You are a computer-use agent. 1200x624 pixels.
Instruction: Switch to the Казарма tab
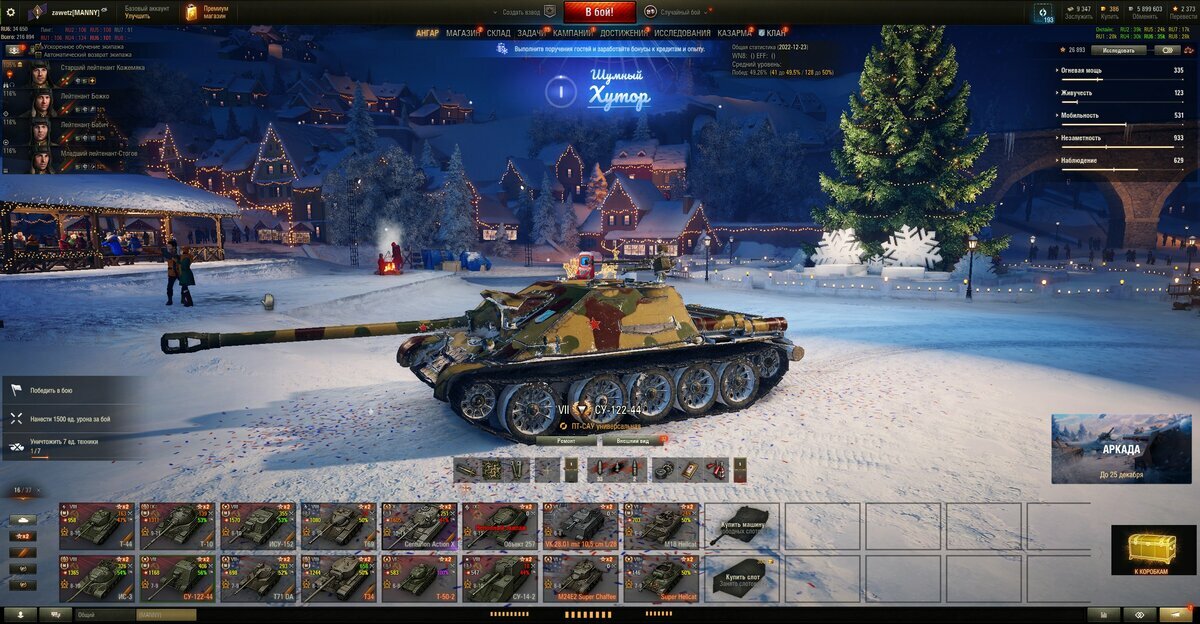(x=735, y=33)
